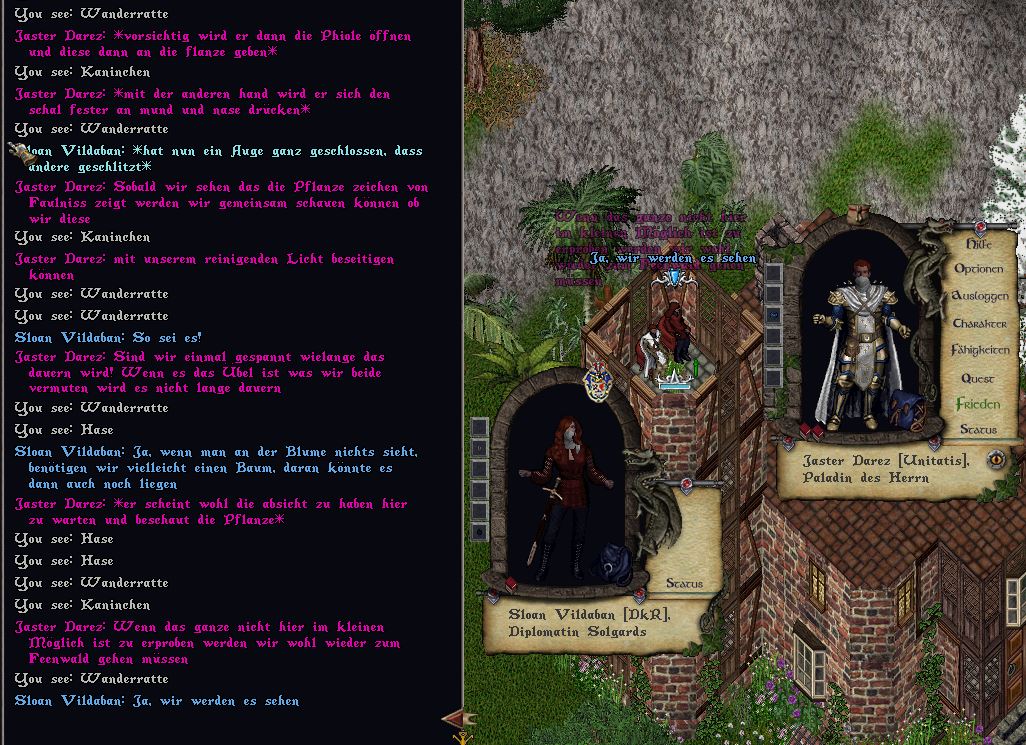Show the Fähigkeiten list

pos(980,350)
